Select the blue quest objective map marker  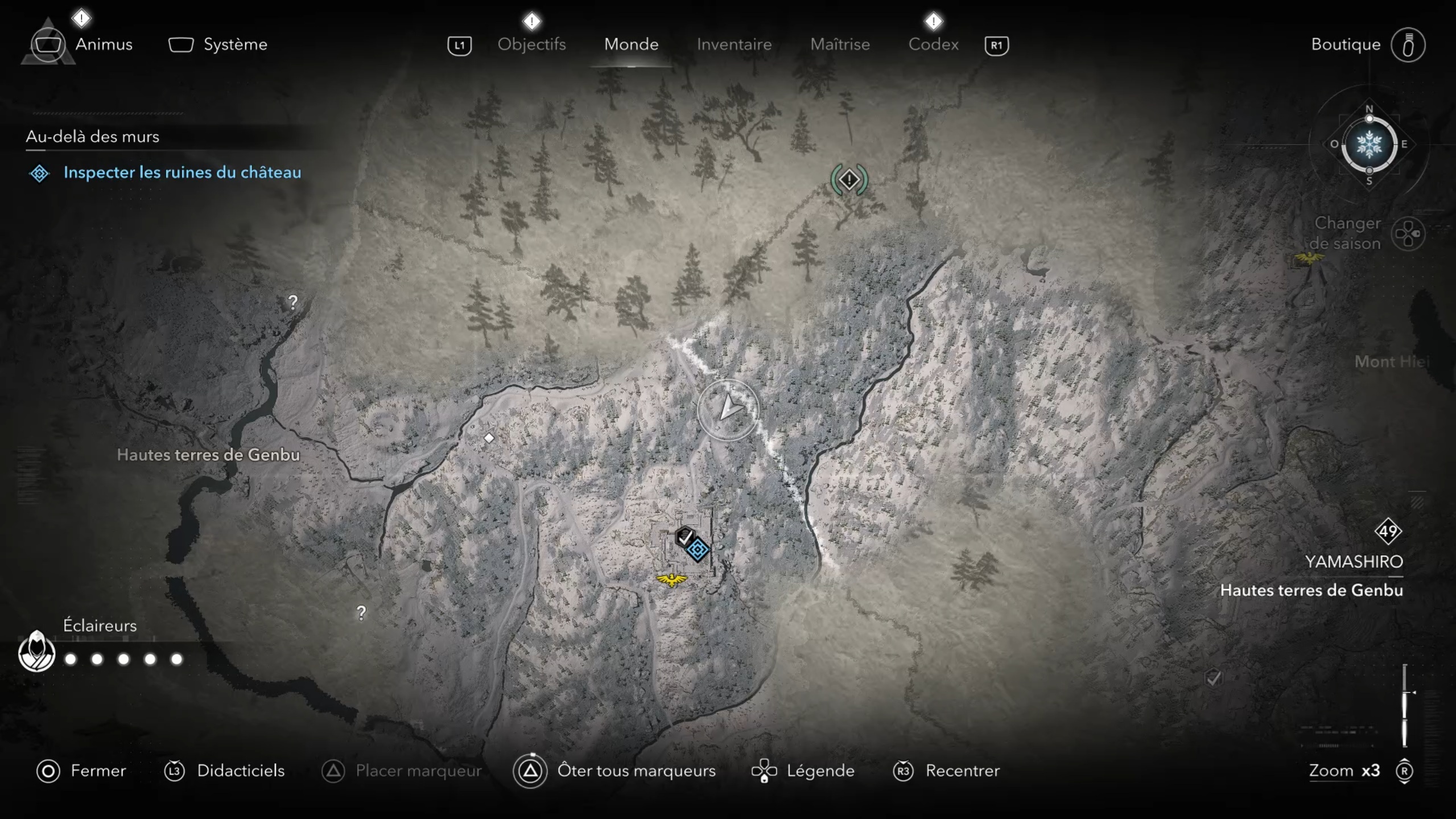[698, 550]
